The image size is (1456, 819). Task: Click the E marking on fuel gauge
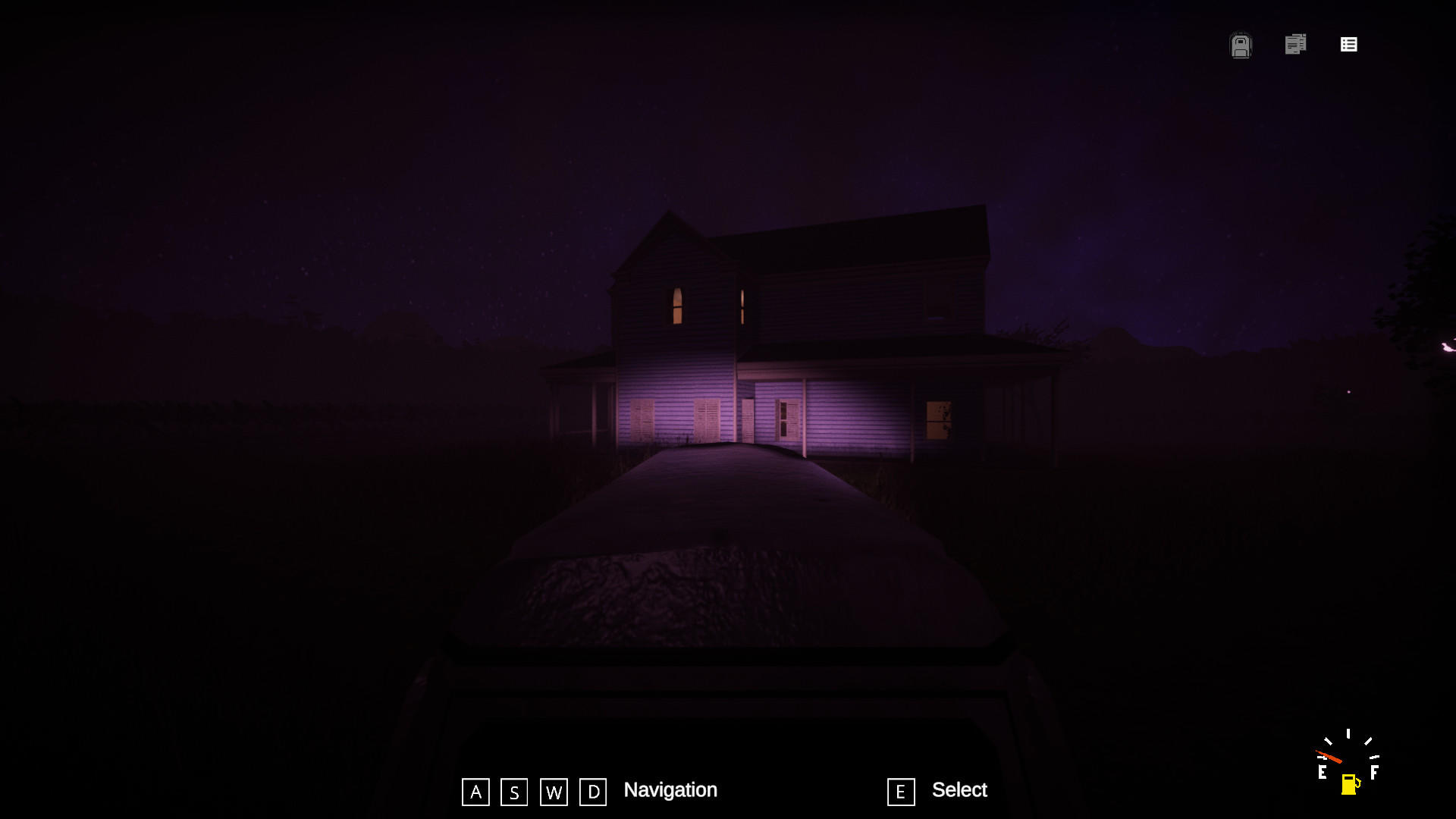click(x=1323, y=772)
